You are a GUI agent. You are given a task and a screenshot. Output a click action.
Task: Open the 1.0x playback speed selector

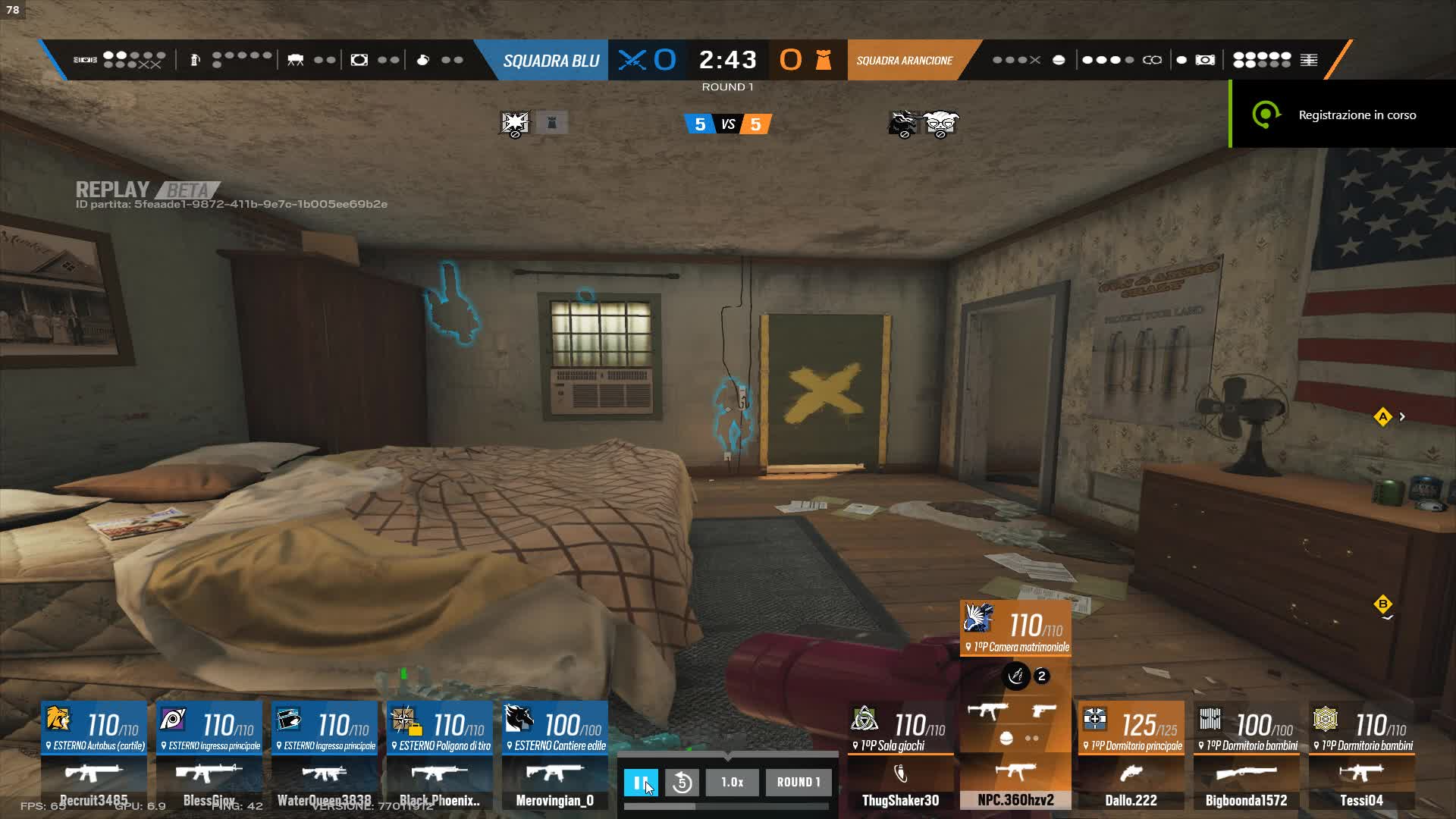(732, 782)
